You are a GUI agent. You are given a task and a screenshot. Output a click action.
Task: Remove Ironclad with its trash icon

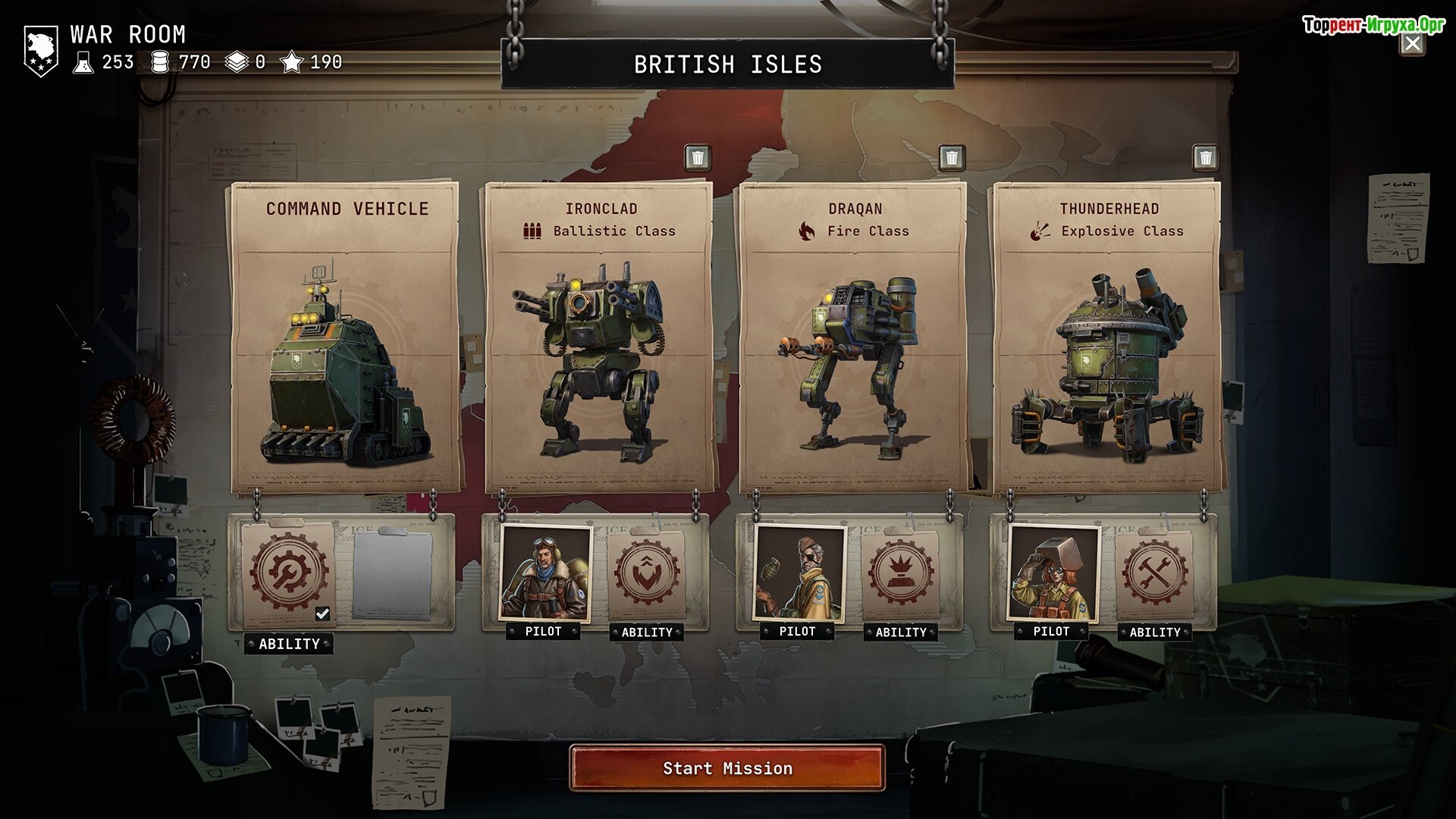pos(698,158)
